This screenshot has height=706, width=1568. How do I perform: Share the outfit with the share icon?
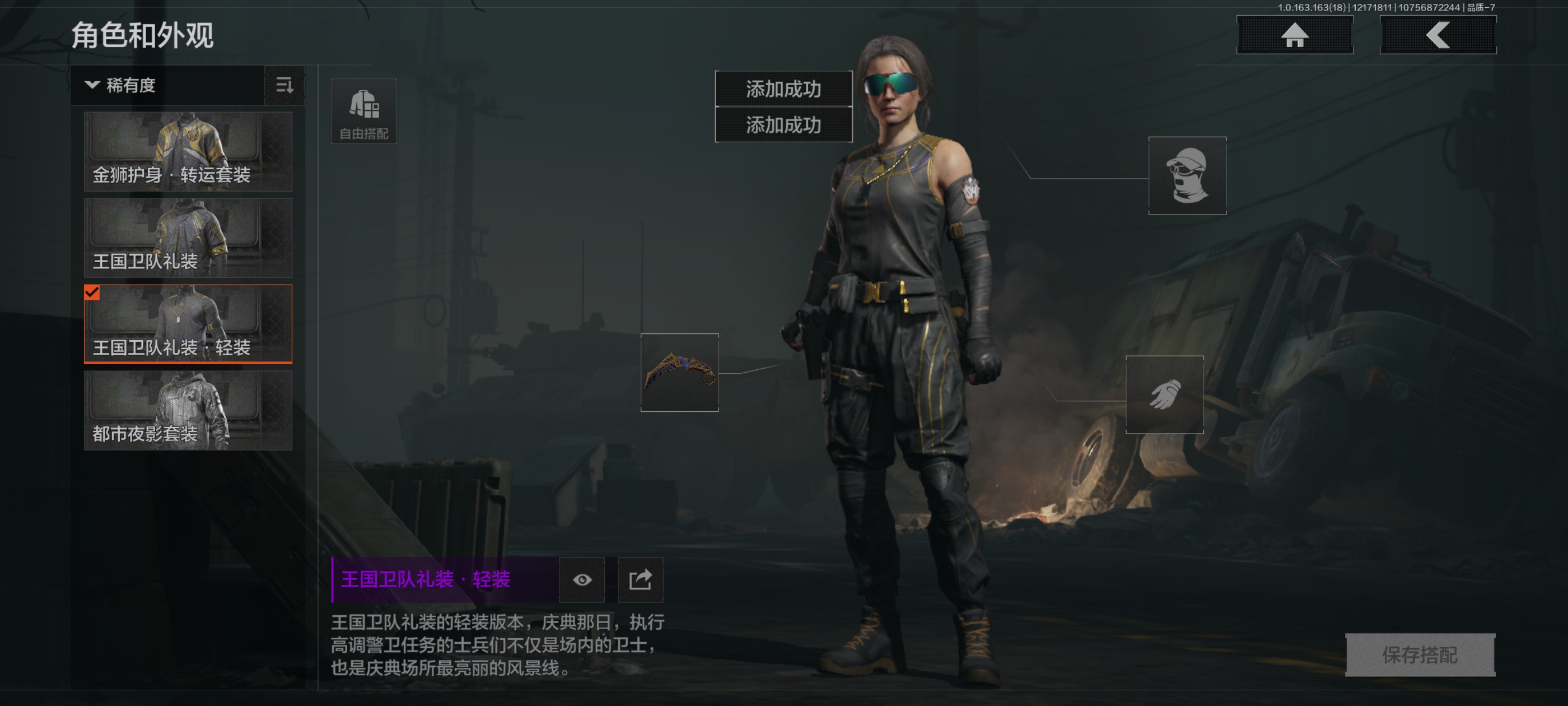(640, 579)
